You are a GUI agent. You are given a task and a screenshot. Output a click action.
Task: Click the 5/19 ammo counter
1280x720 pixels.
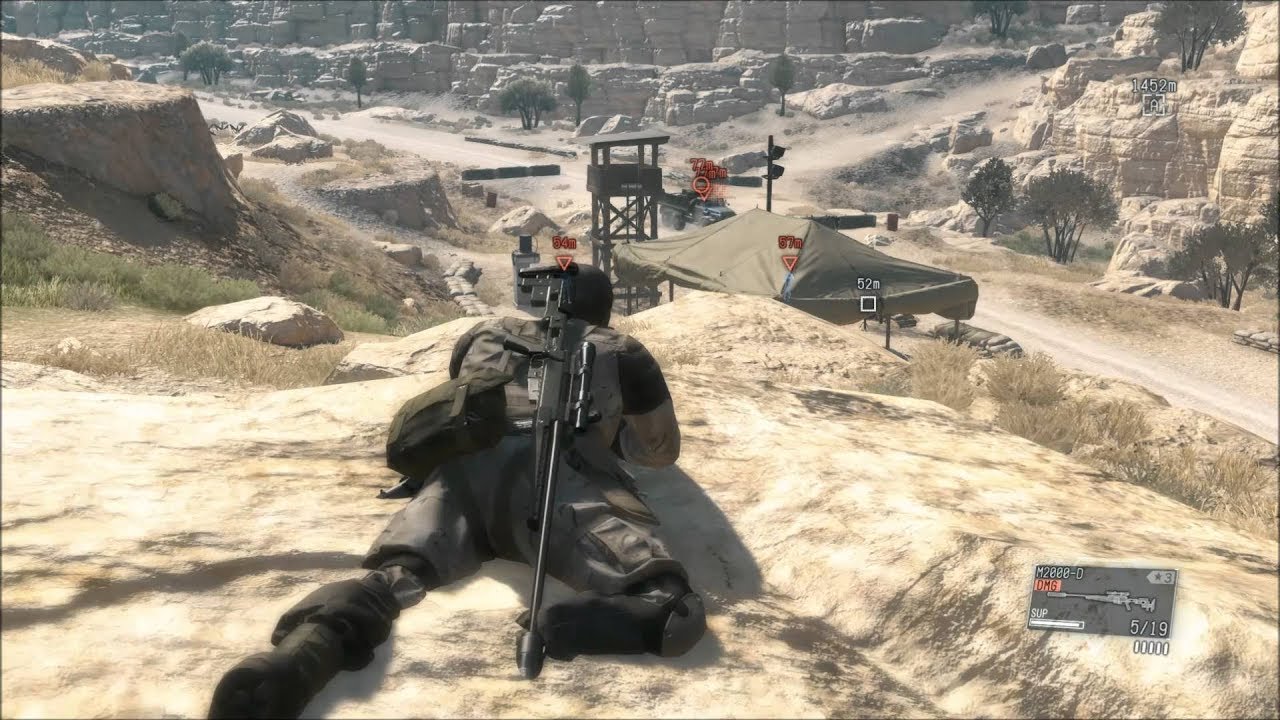1150,627
